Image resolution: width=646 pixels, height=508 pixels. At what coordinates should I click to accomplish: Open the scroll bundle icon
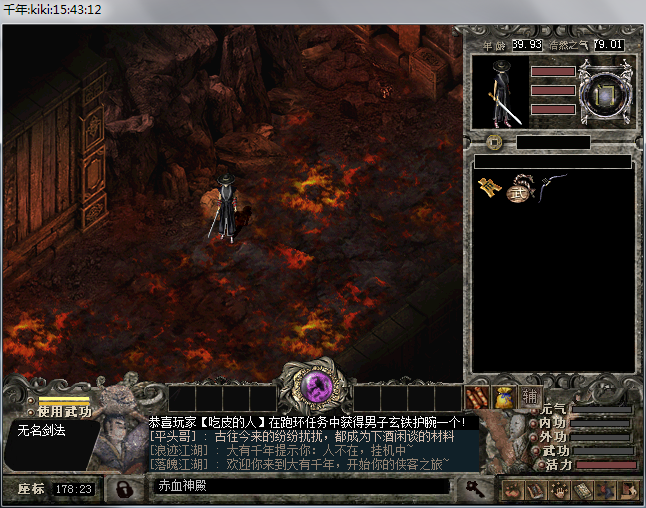click(x=478, y=397)
